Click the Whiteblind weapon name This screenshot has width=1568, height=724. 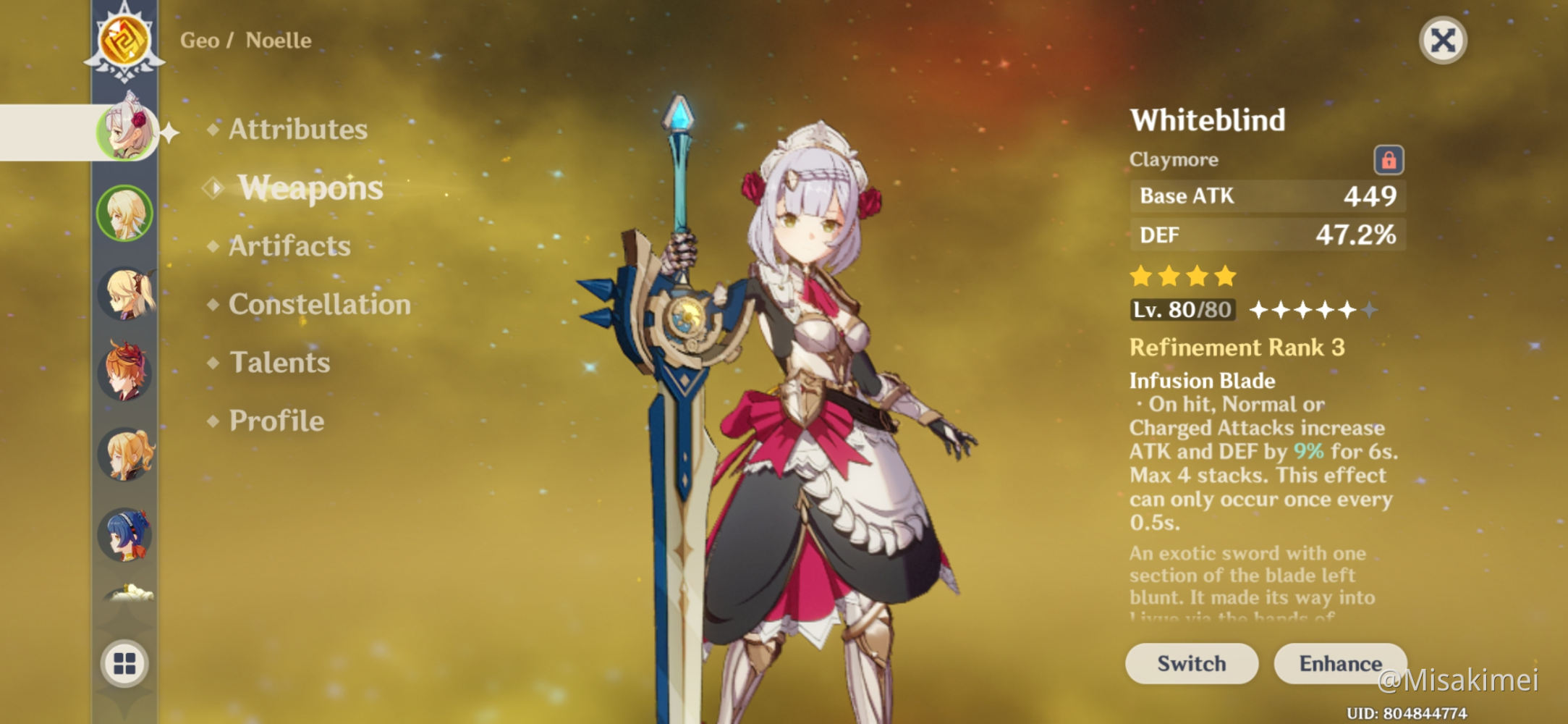click(x=1207, y=120)
